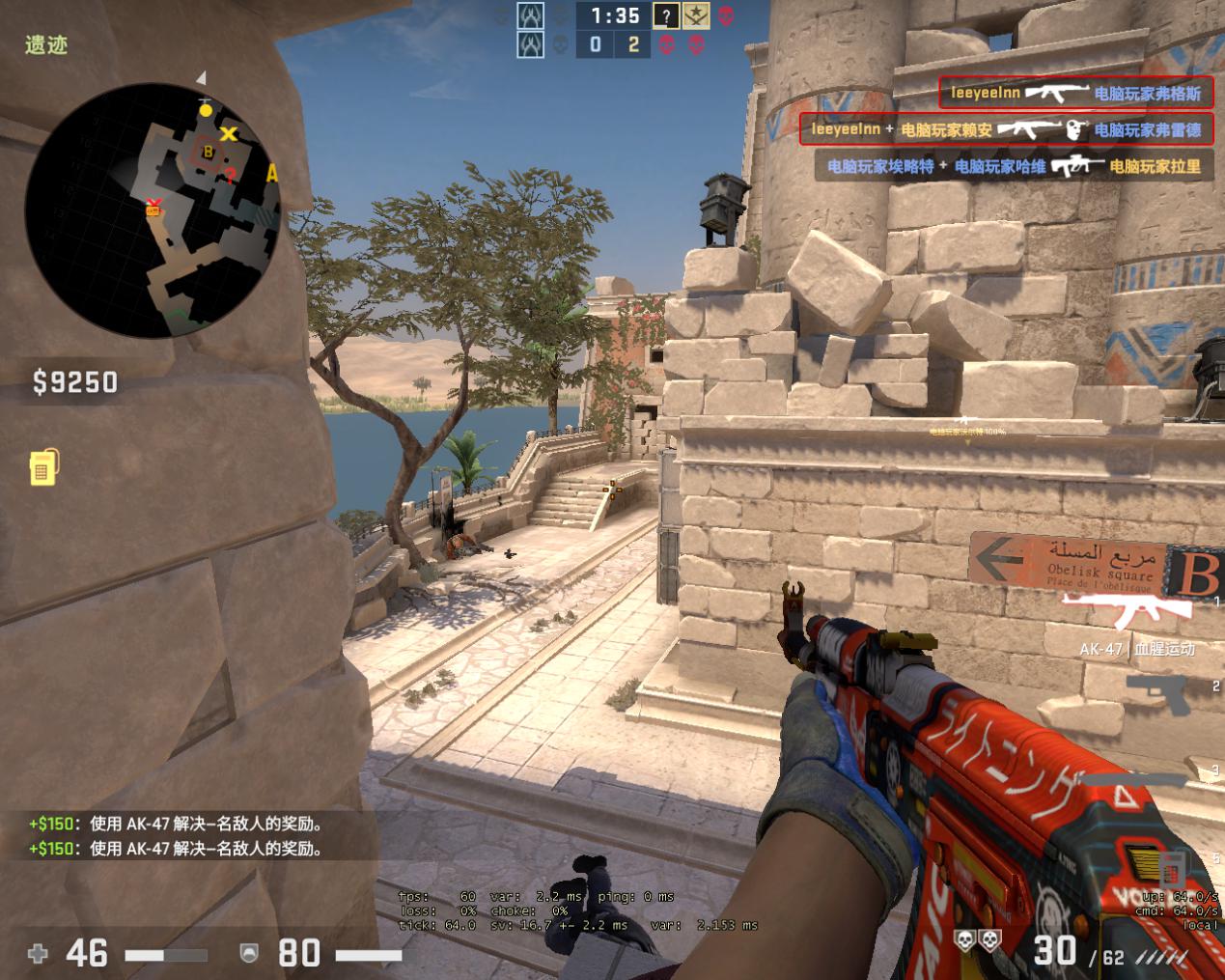Click the gold star player avatar
Image resolution: width=1225 pixels, height=980 pixels.
tap(695, 15)
